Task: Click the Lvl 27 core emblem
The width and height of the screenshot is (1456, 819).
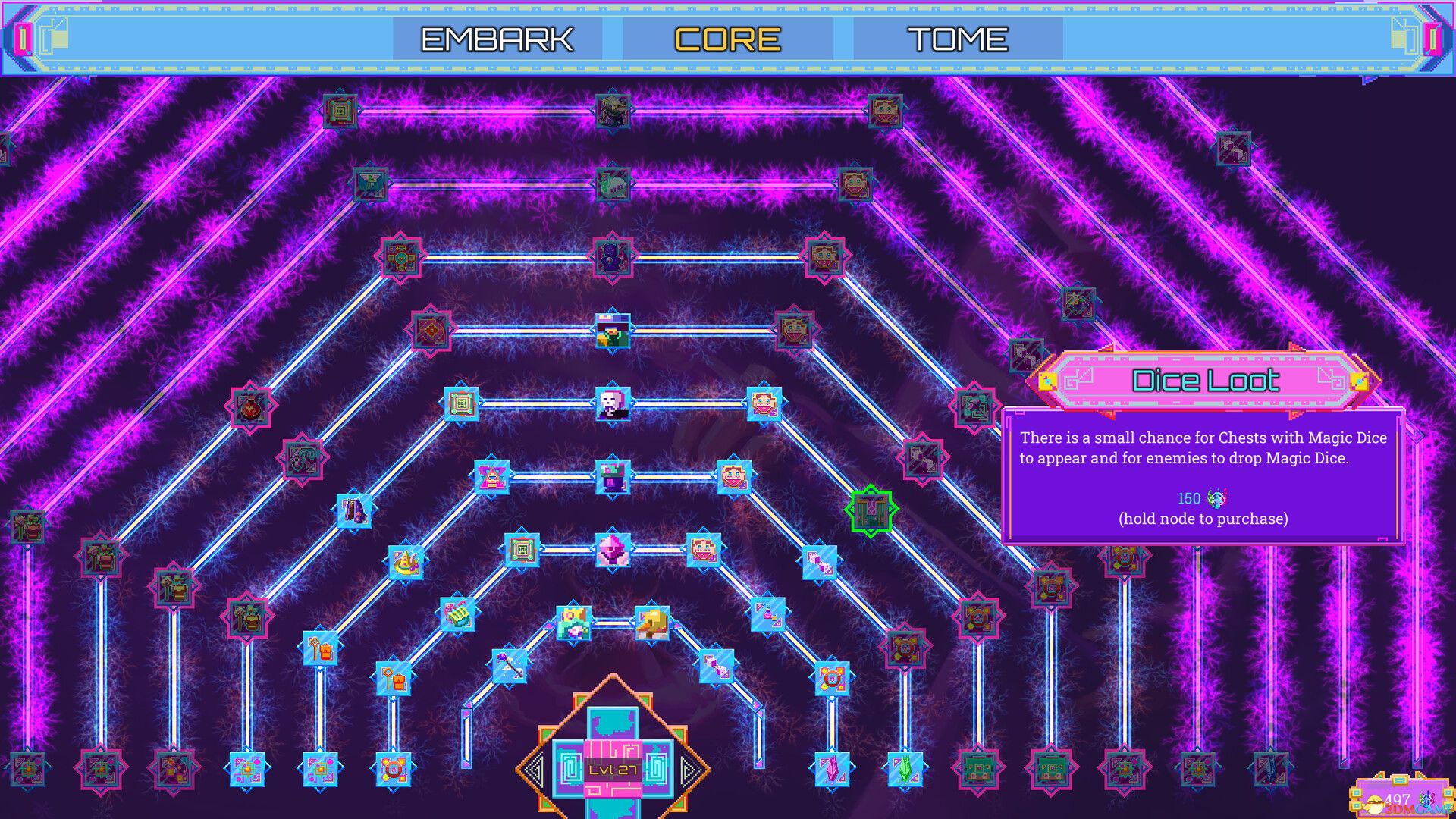Action: 611,768
